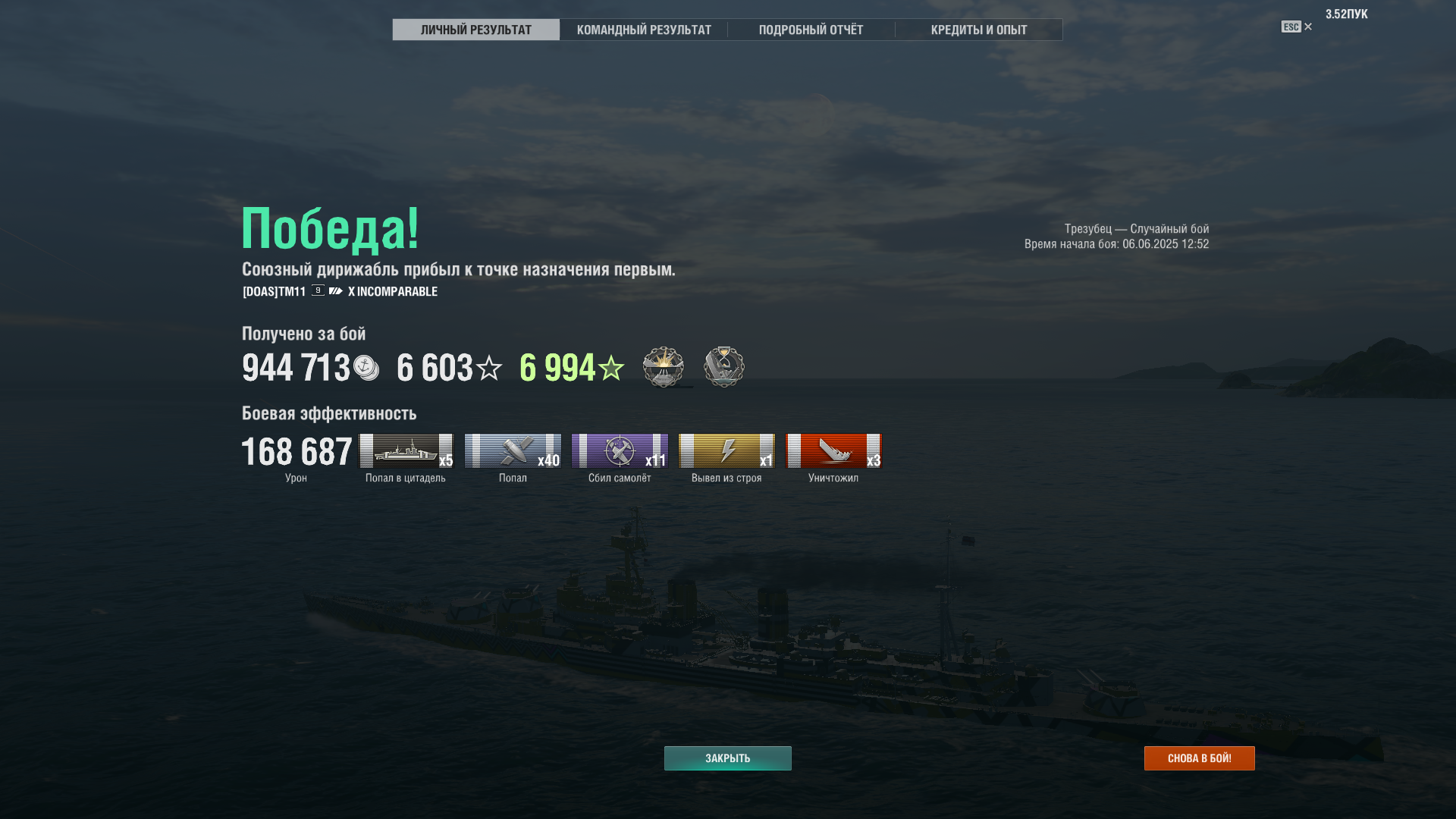Select the Вывел из строя ribbon

tap(726, 451)
